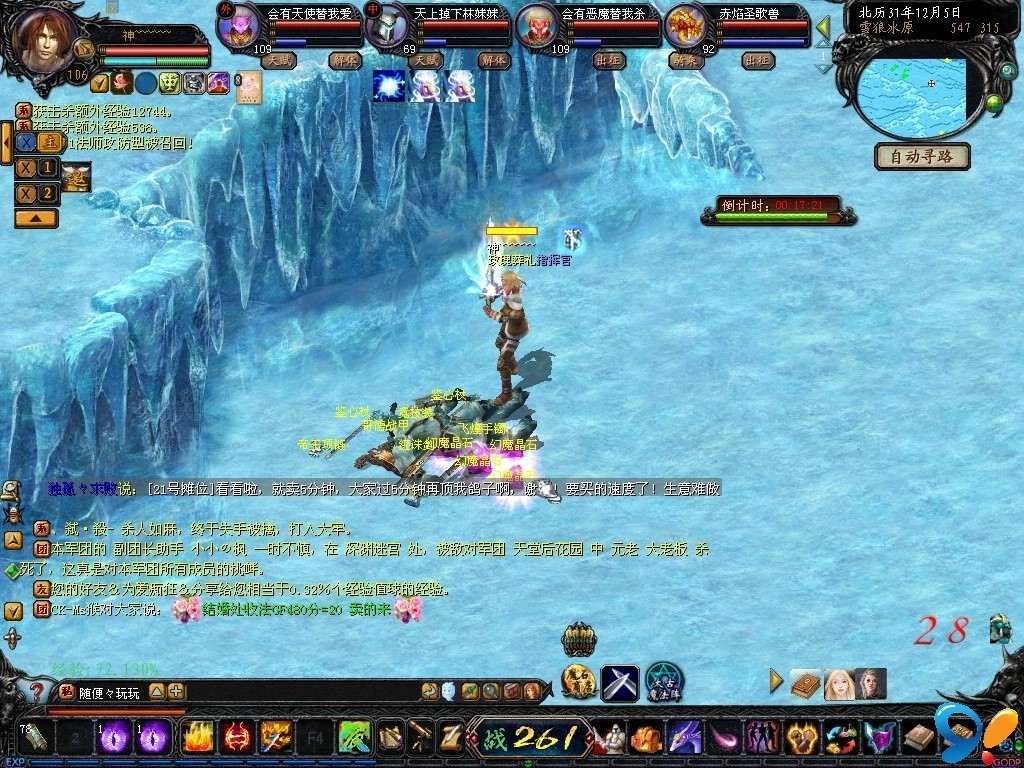Screen dimensions: 1024x768
Task: Collapse the pet list with the yellow arrow
Action: [823, 27]
